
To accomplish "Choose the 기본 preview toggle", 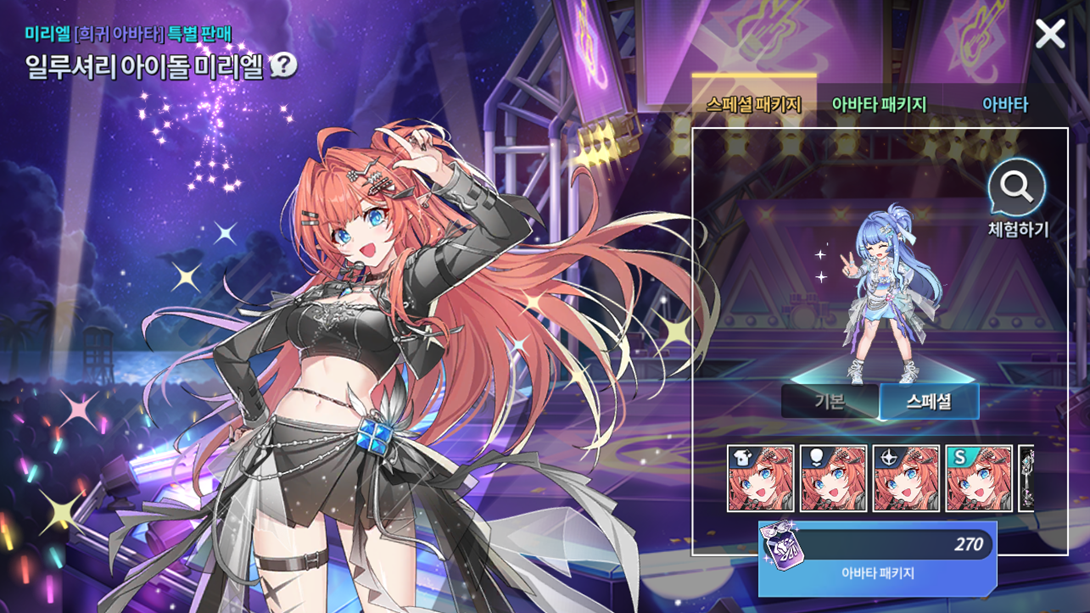I will click(x=830, y=401).
